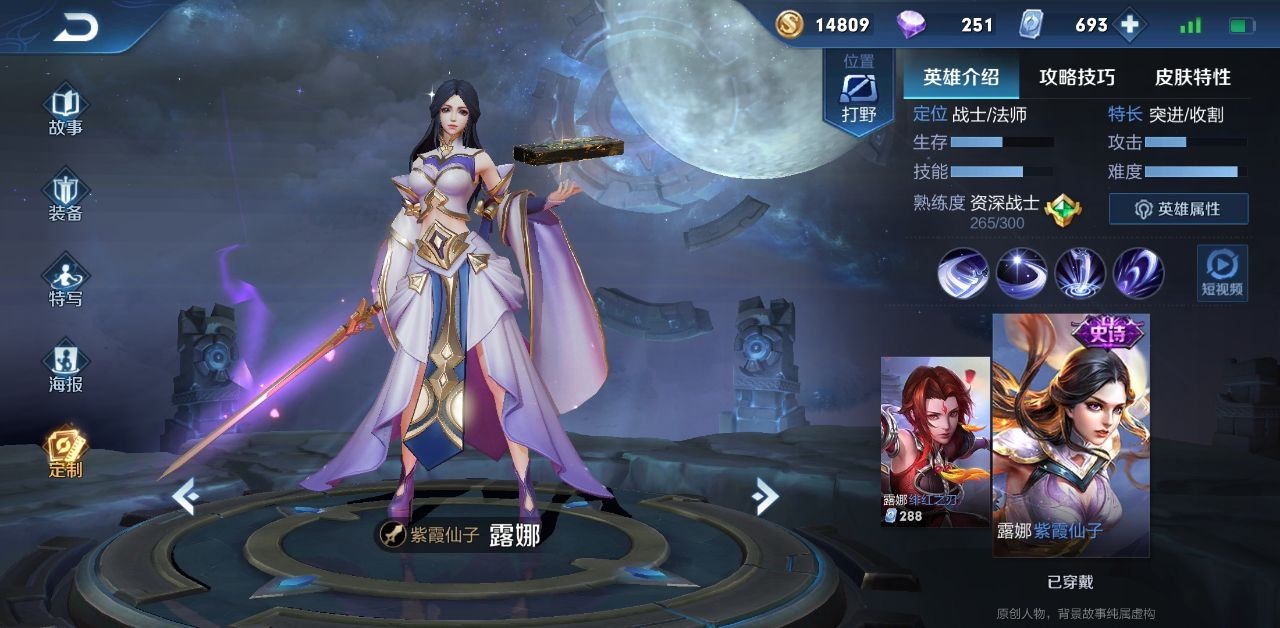Open the 海报 poster view

click(x=66, y=368)
